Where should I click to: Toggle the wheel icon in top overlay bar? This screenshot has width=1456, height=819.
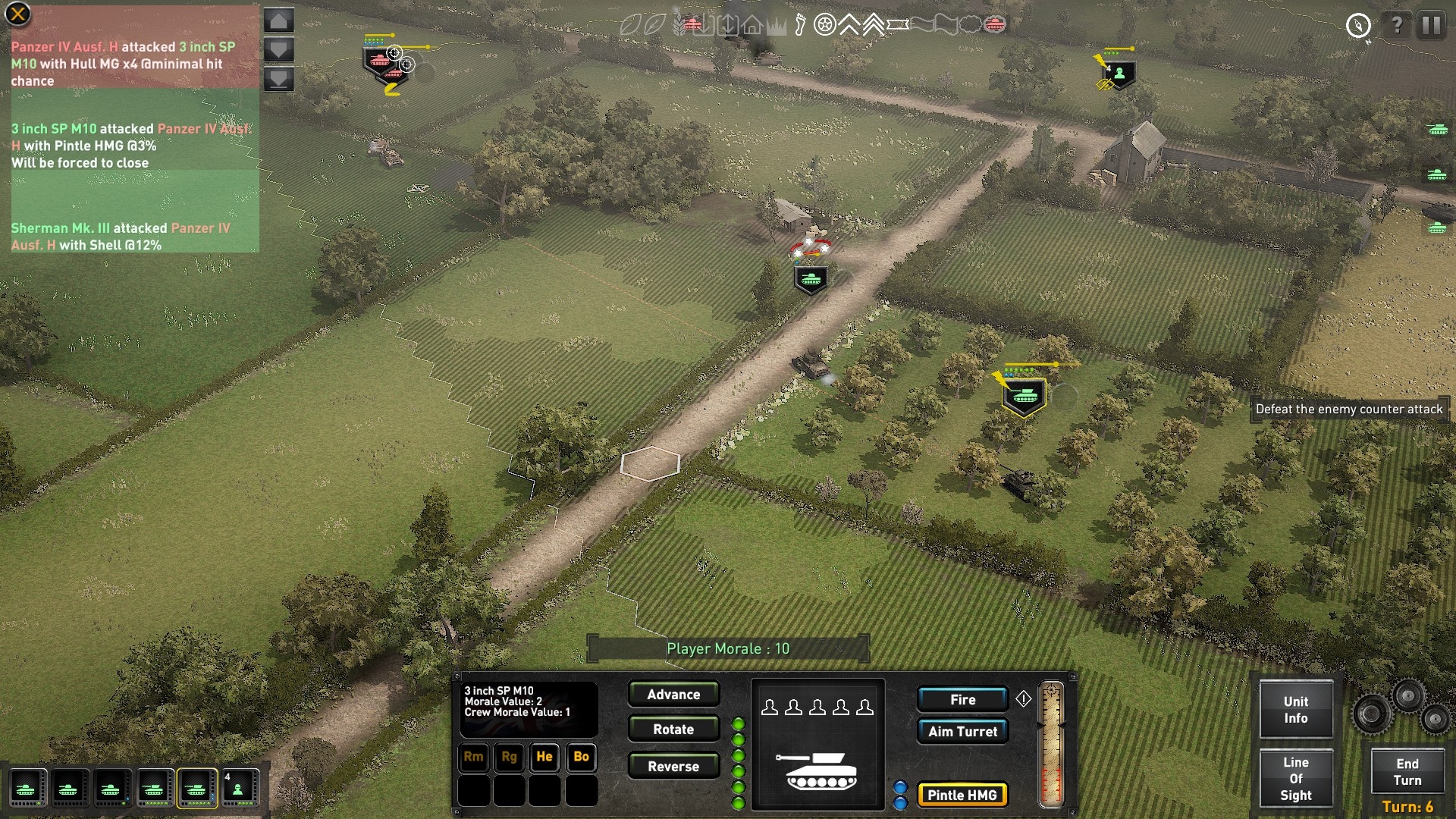(824, 26)
